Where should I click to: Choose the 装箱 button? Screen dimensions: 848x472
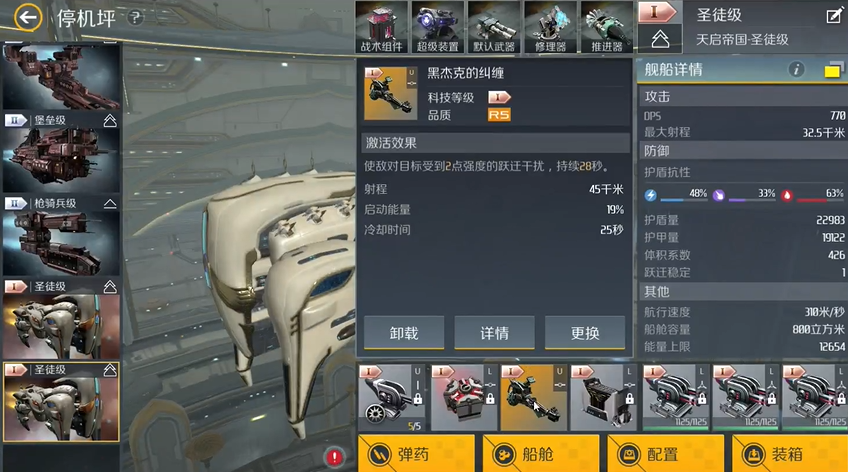coord(790,454)
